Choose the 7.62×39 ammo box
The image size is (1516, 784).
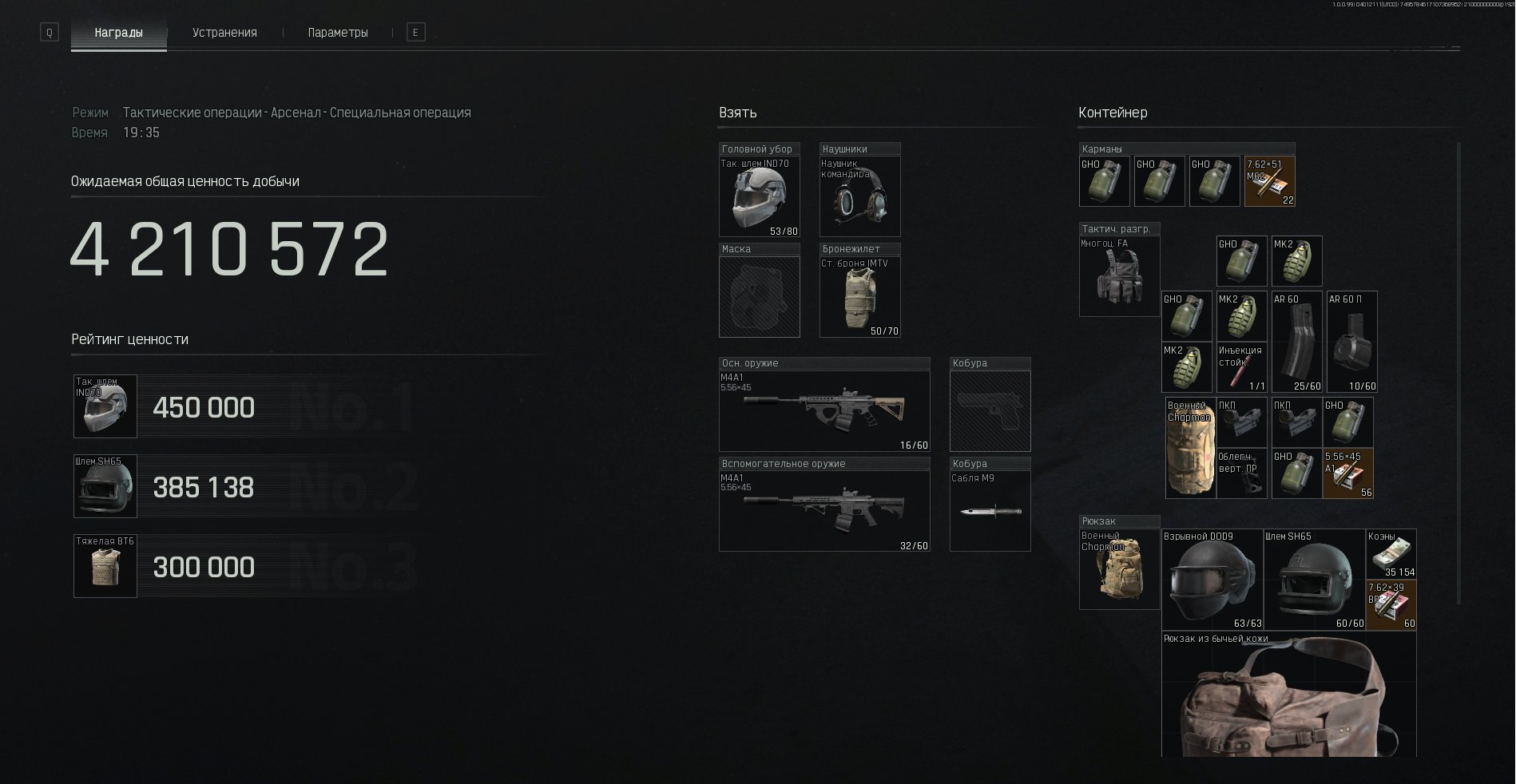click(x=1391, y=604)
